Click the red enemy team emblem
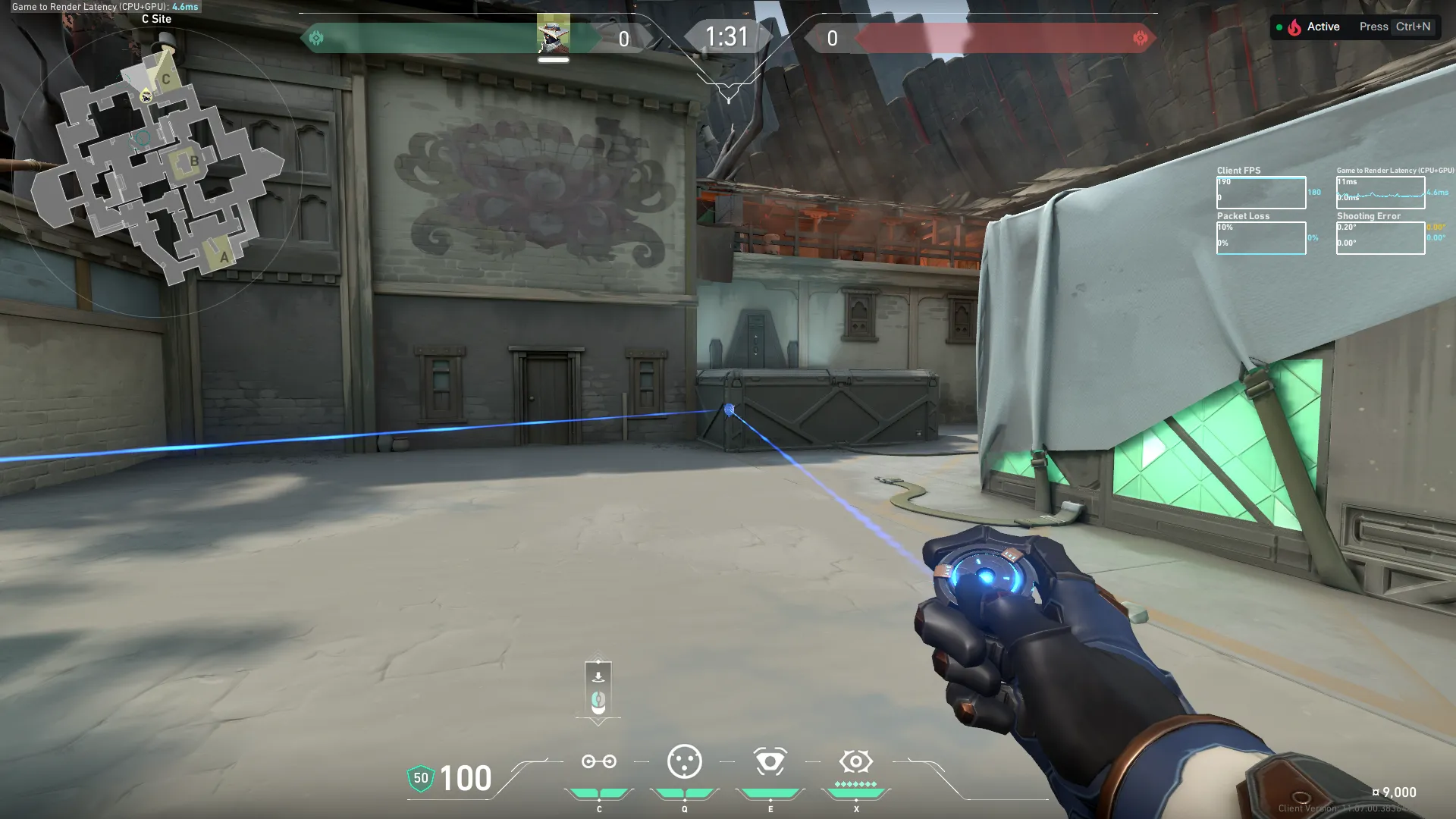The image size is (1456, 819). click(x=1140, y=38)
